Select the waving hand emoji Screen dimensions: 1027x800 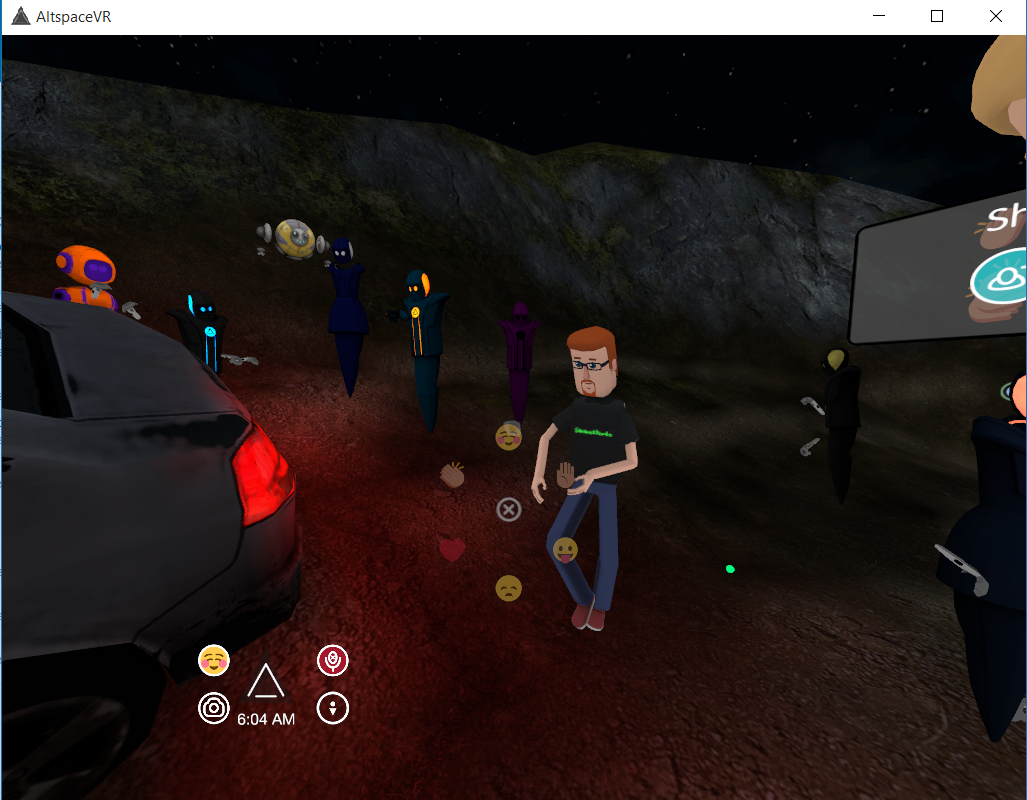coord(566,474)
